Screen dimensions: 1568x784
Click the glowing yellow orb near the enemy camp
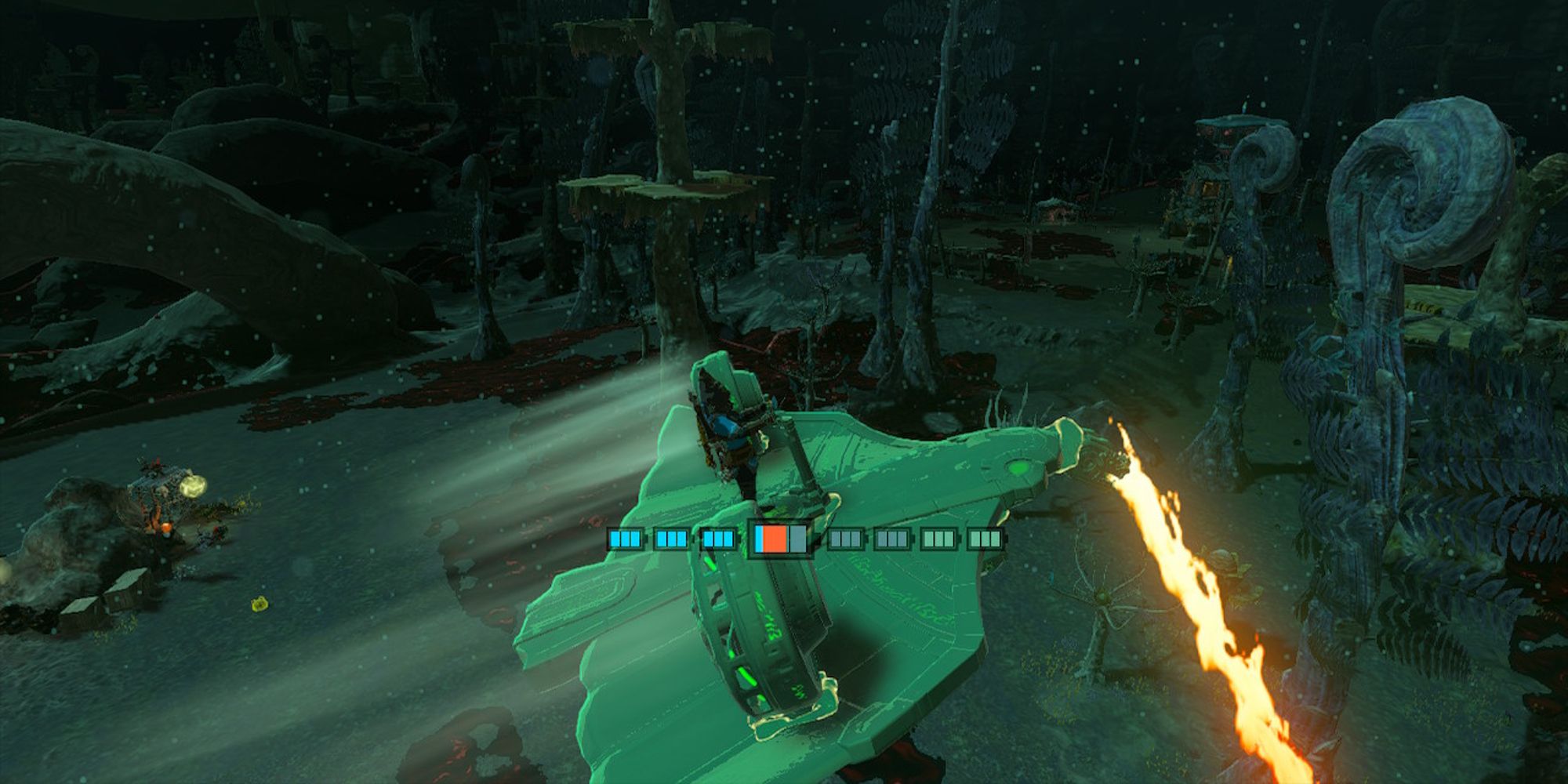click(x=194, y=486)
